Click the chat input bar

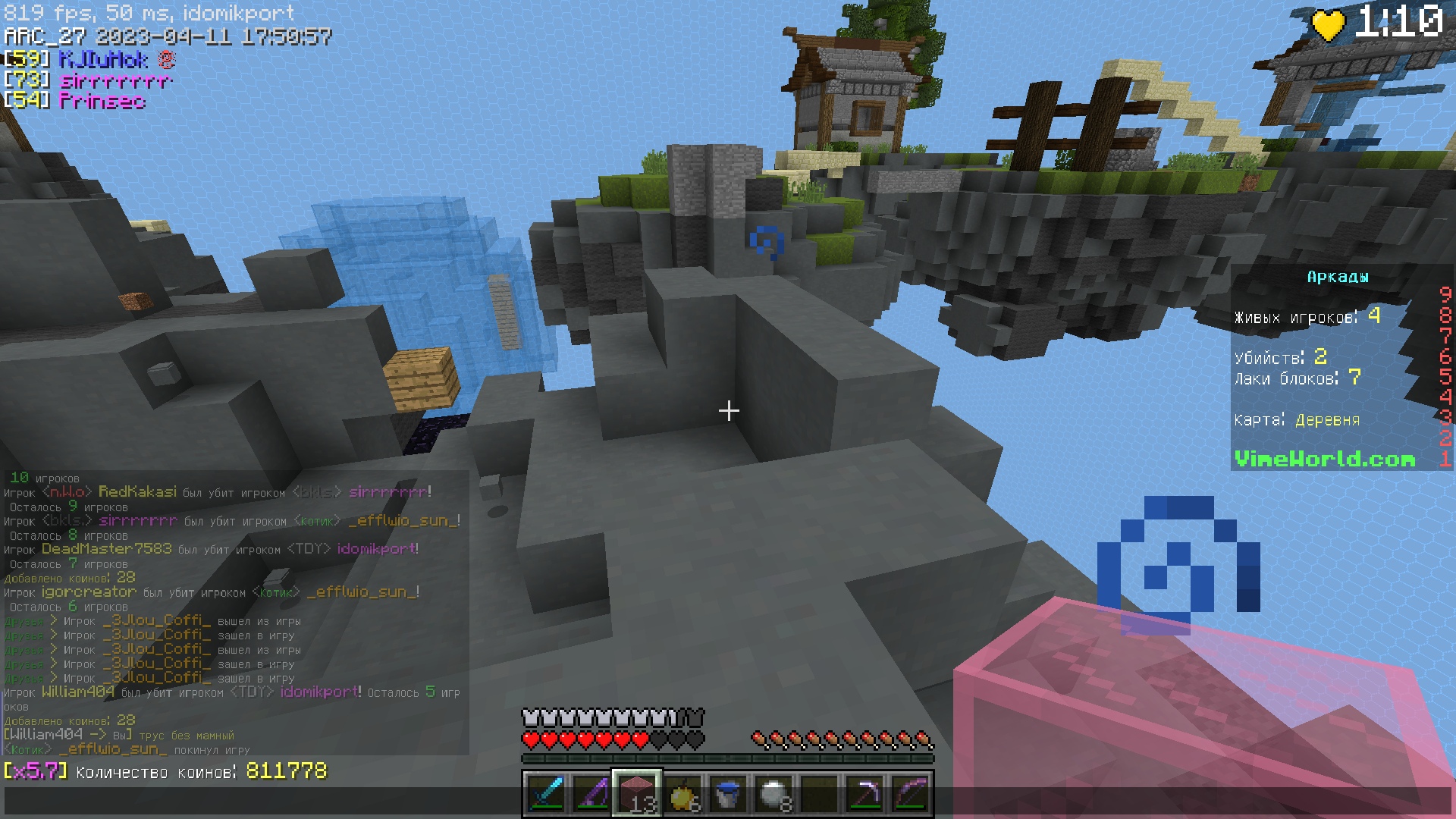coord(258,801)
